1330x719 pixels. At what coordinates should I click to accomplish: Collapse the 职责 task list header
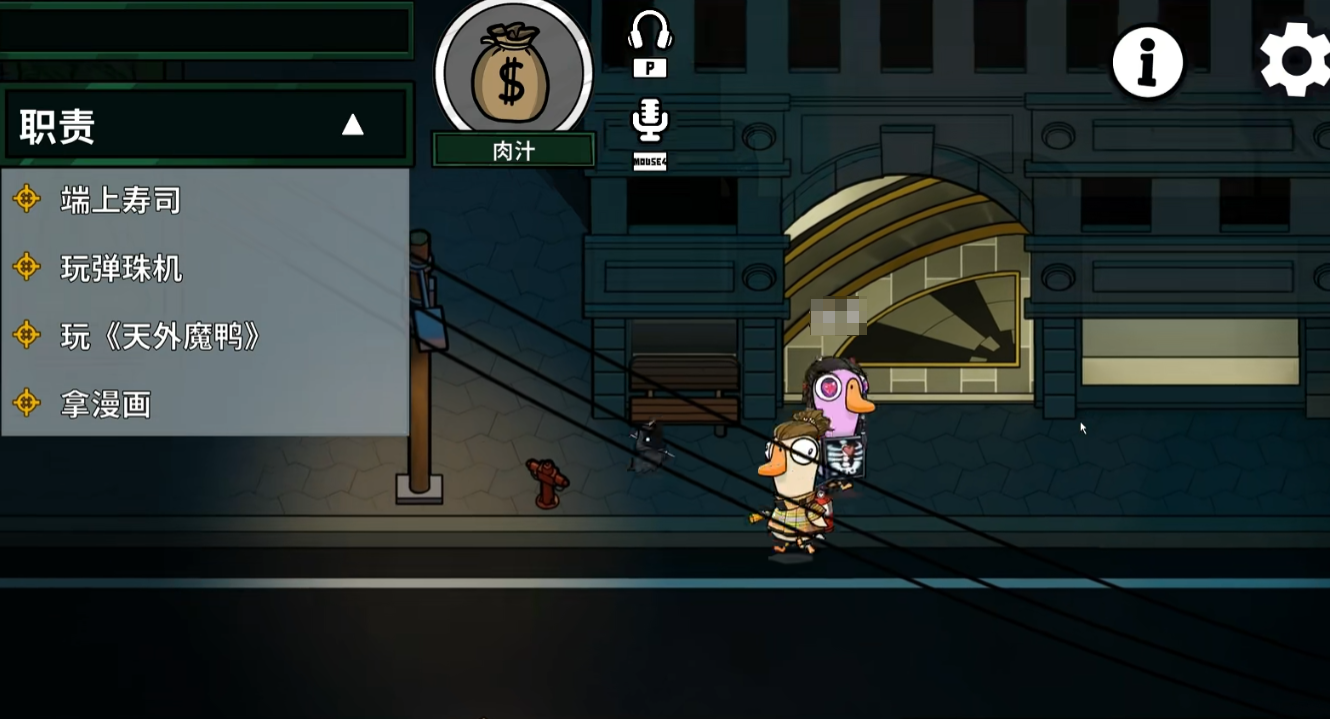[x=352, y=125]
